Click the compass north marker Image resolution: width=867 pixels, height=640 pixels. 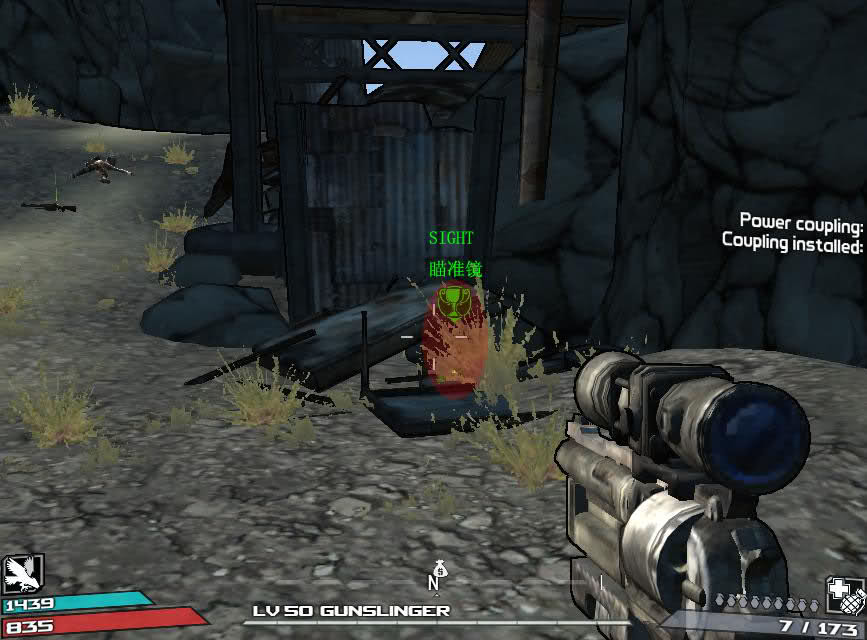[435, 581]
